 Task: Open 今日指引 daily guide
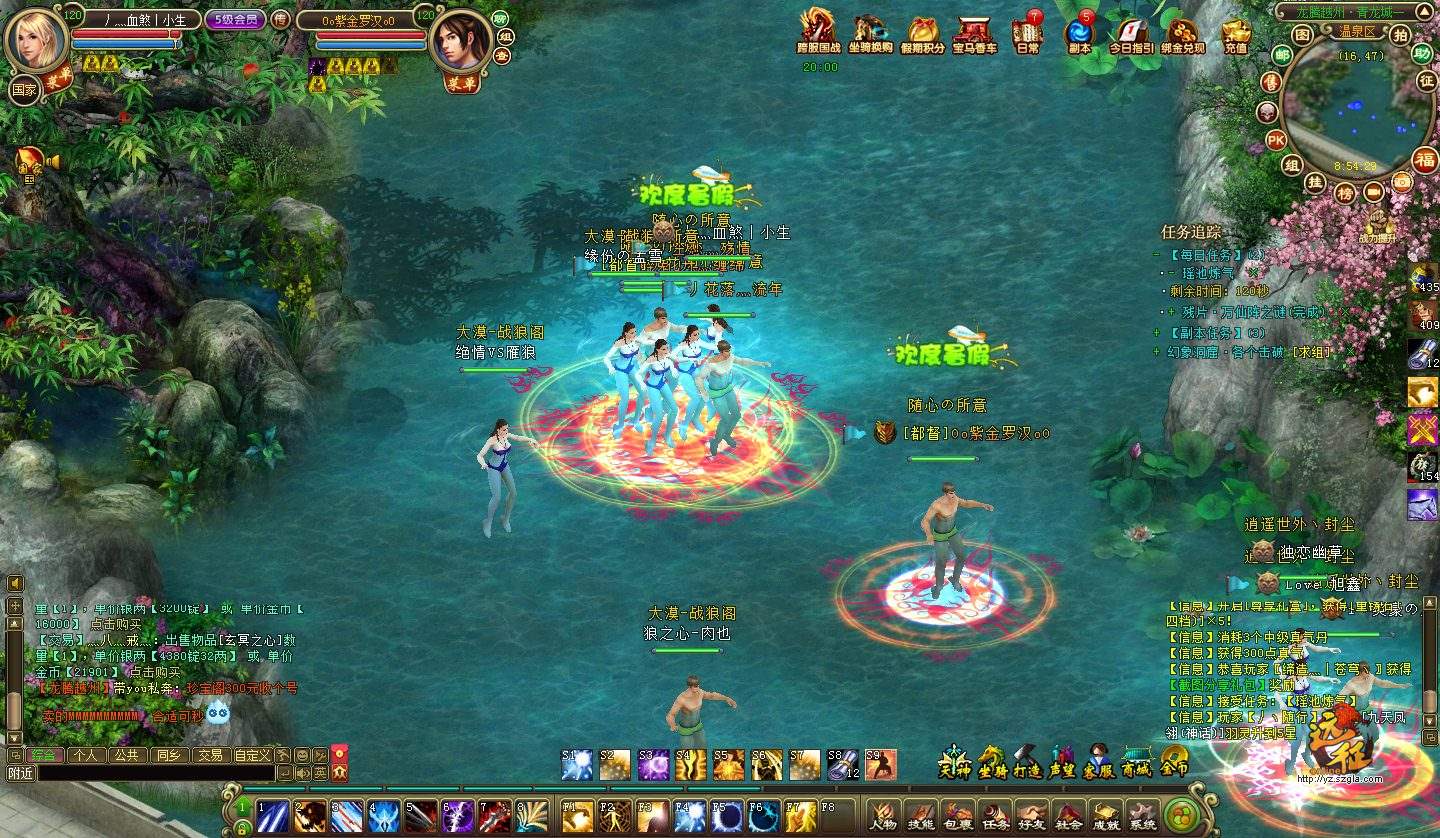[1131, 32]
